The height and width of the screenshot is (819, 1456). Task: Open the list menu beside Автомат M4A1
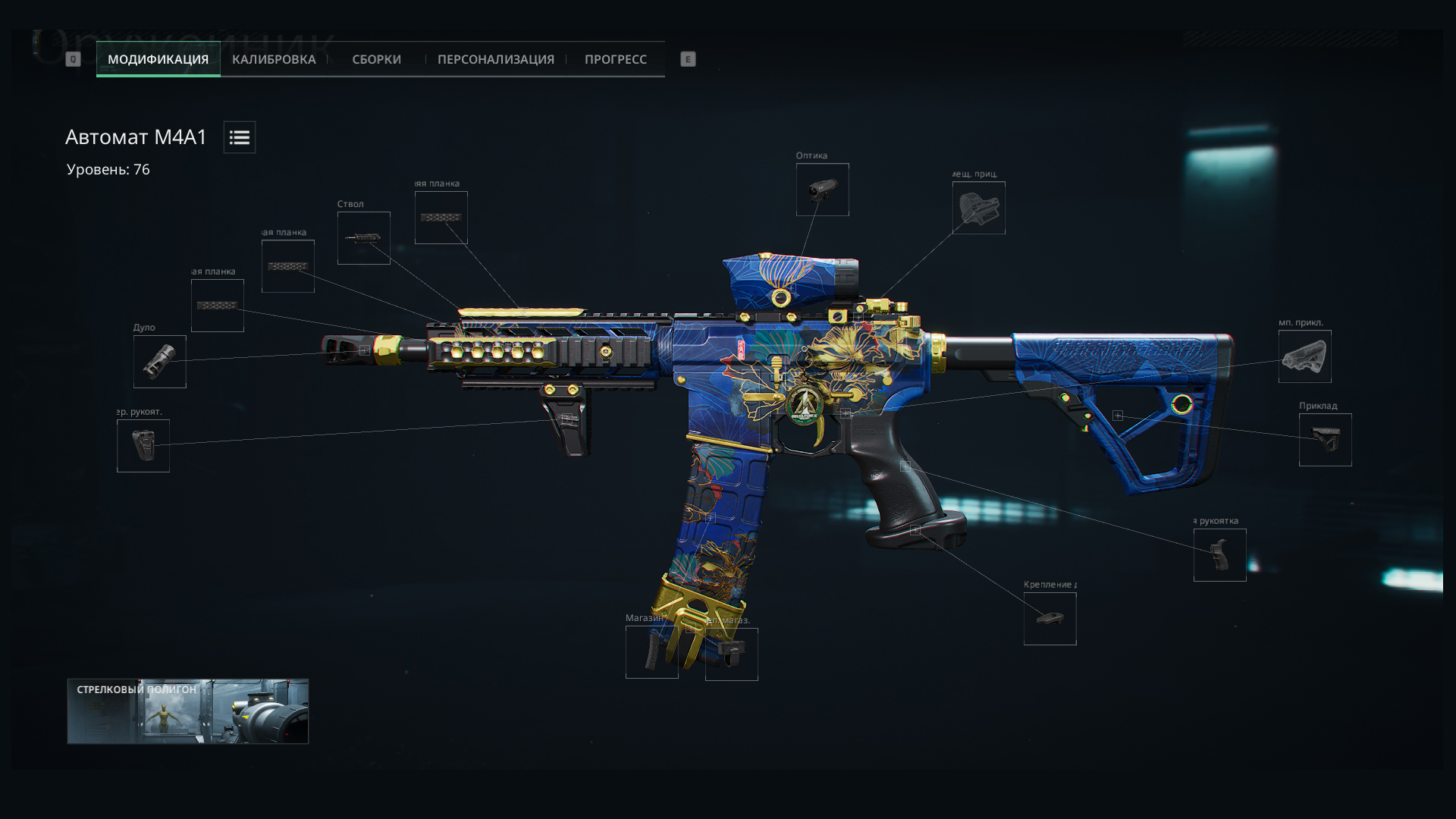tap(240, 137)
